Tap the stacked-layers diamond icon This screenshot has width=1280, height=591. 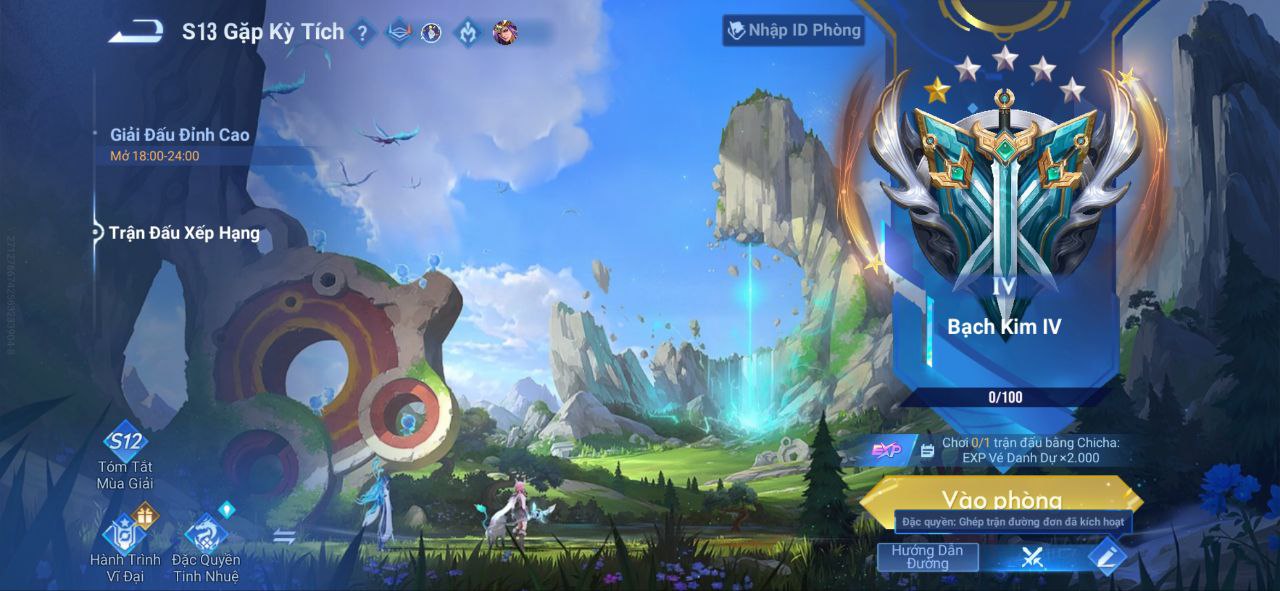[x=398, y=33]
